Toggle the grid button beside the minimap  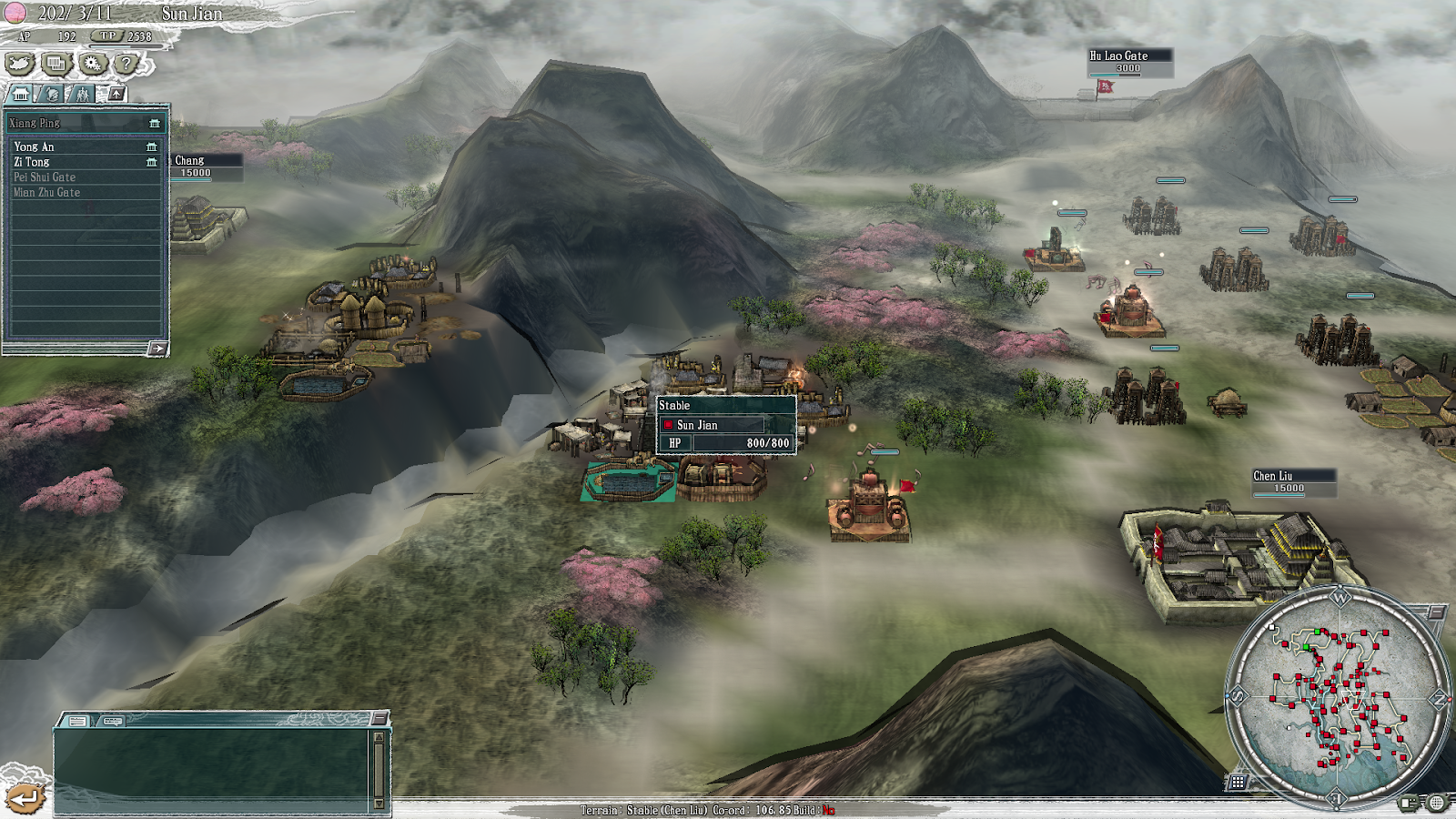[1238, 782]
